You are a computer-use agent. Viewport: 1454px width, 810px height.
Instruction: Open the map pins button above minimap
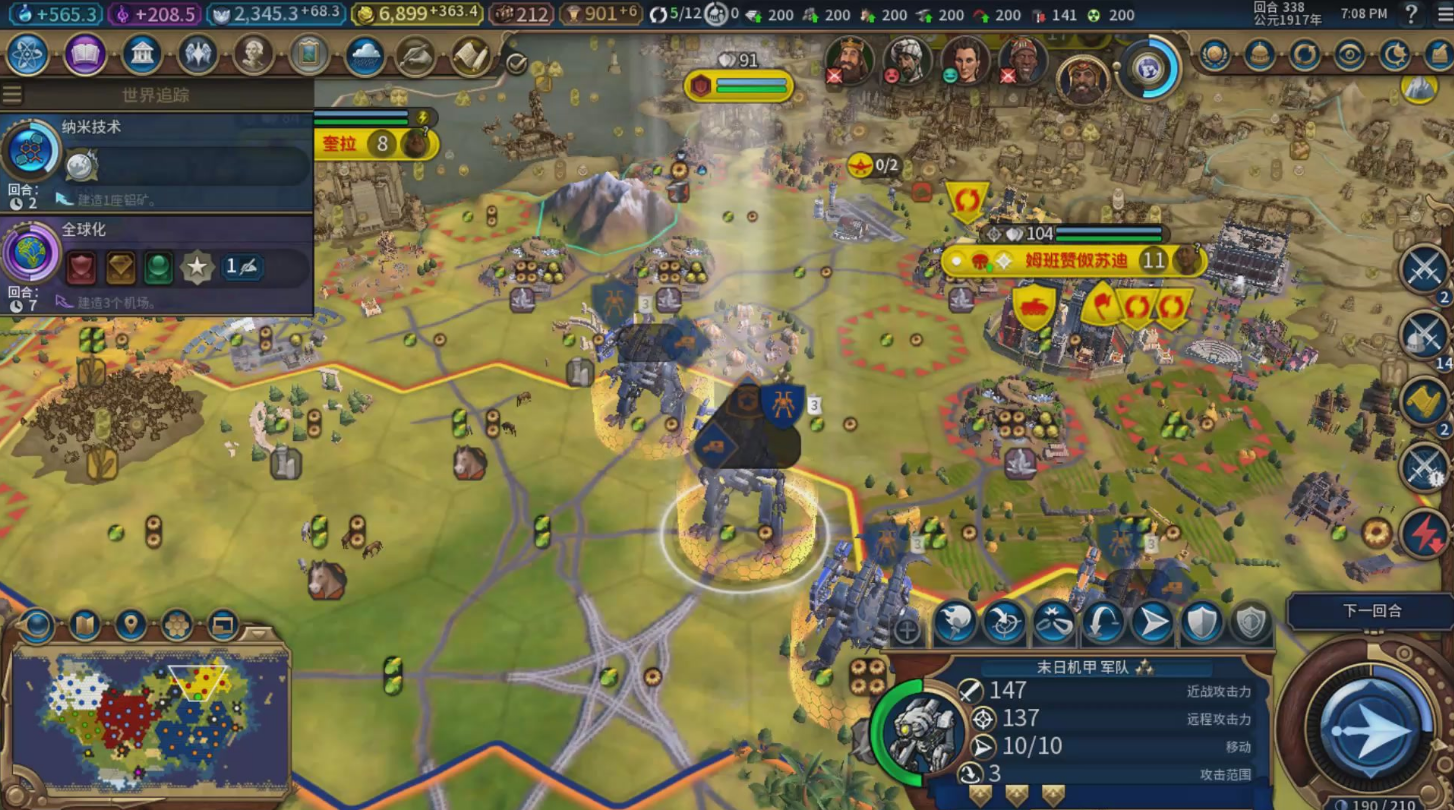[131, 626]
